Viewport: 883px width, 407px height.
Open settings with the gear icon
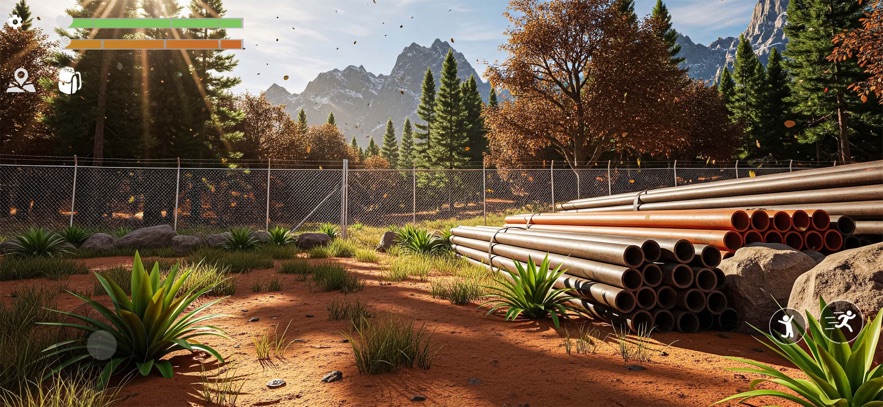click(14, 21)
